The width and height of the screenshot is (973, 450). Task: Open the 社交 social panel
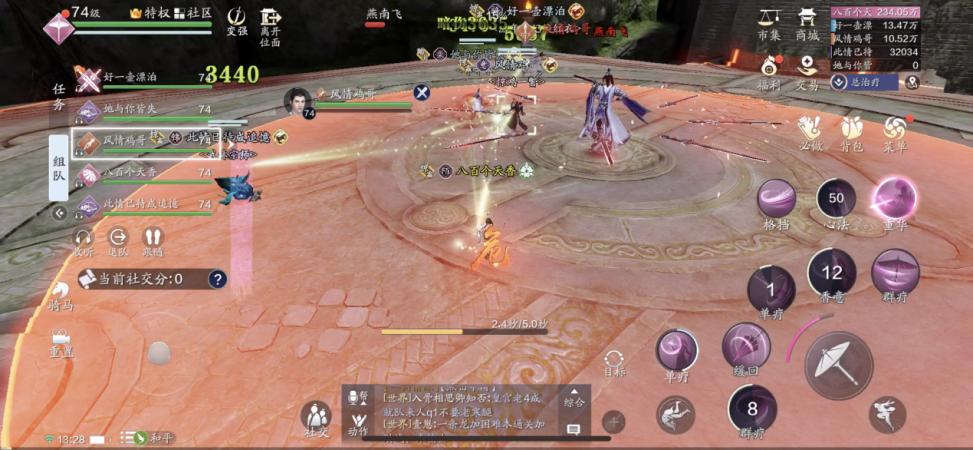tap(316, 417)
